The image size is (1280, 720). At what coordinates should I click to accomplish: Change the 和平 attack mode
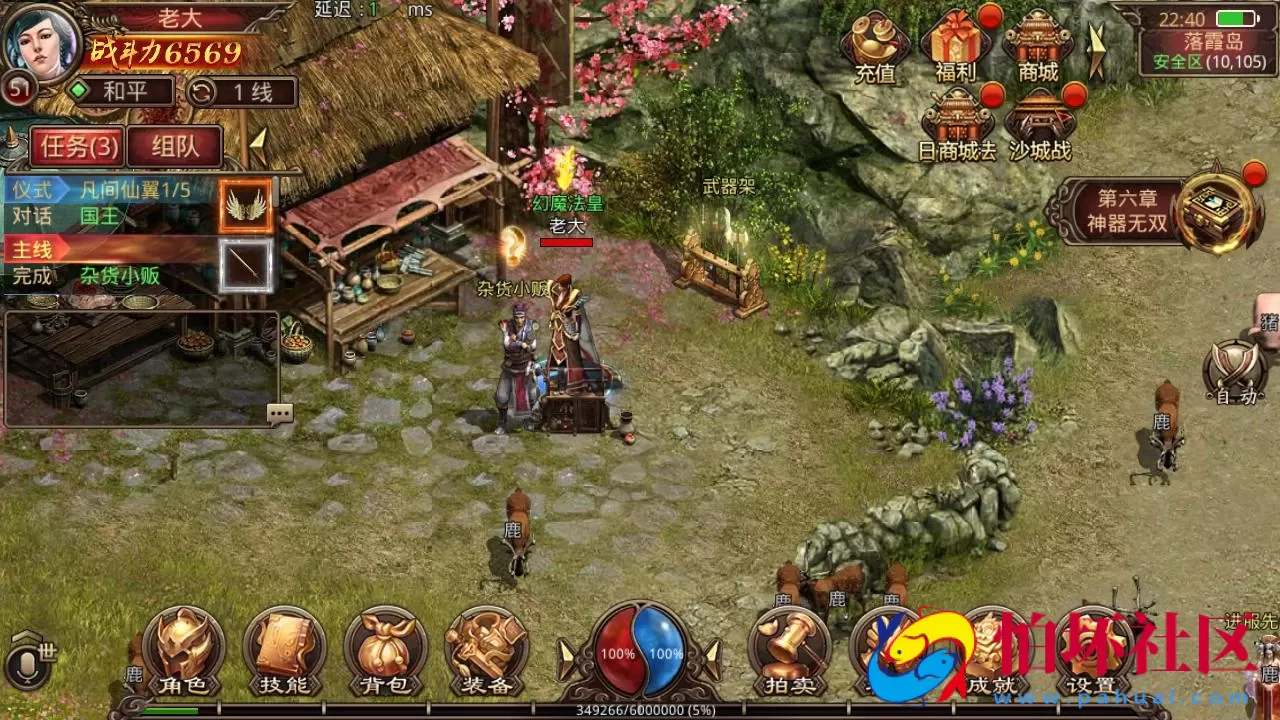tap(120, 92)
